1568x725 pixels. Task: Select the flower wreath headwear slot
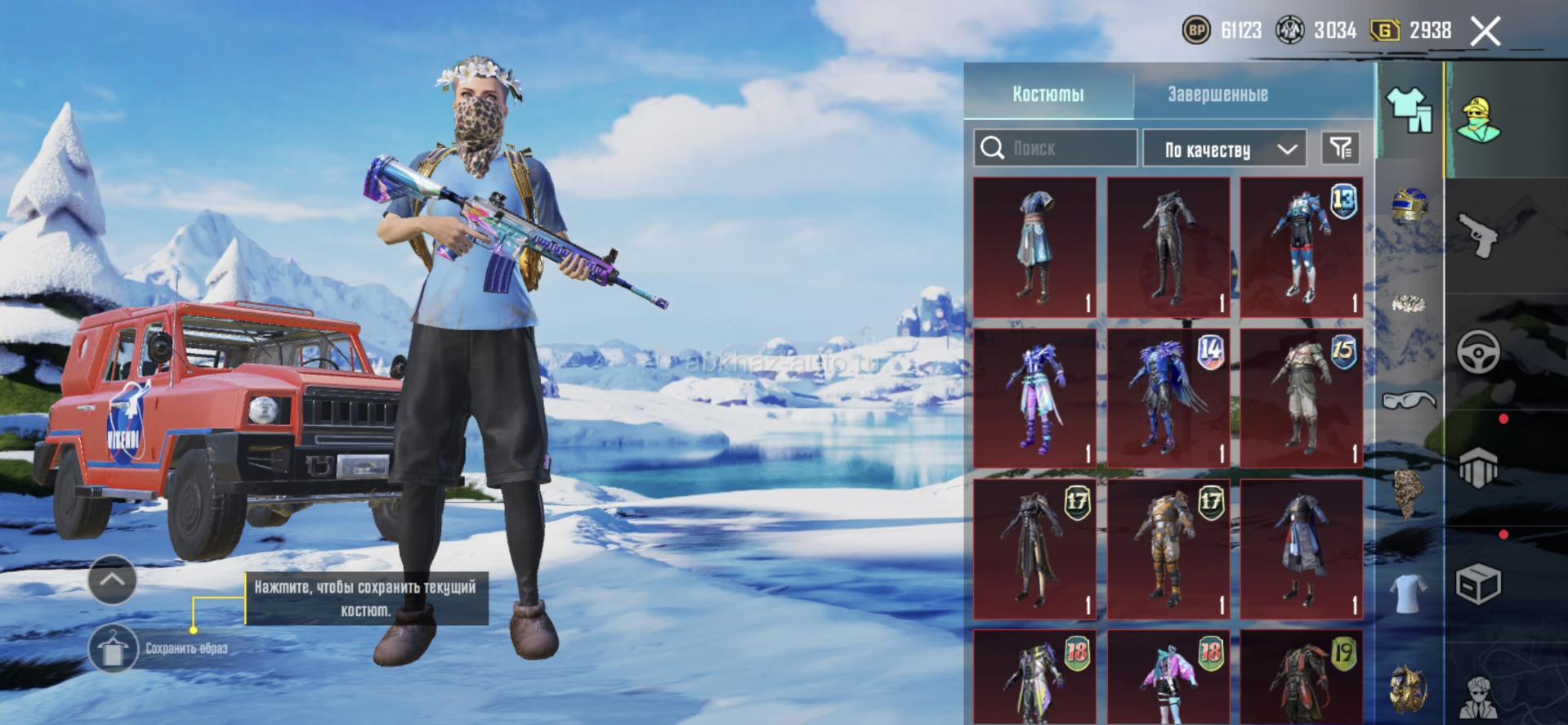click(x=1409, y=304)
